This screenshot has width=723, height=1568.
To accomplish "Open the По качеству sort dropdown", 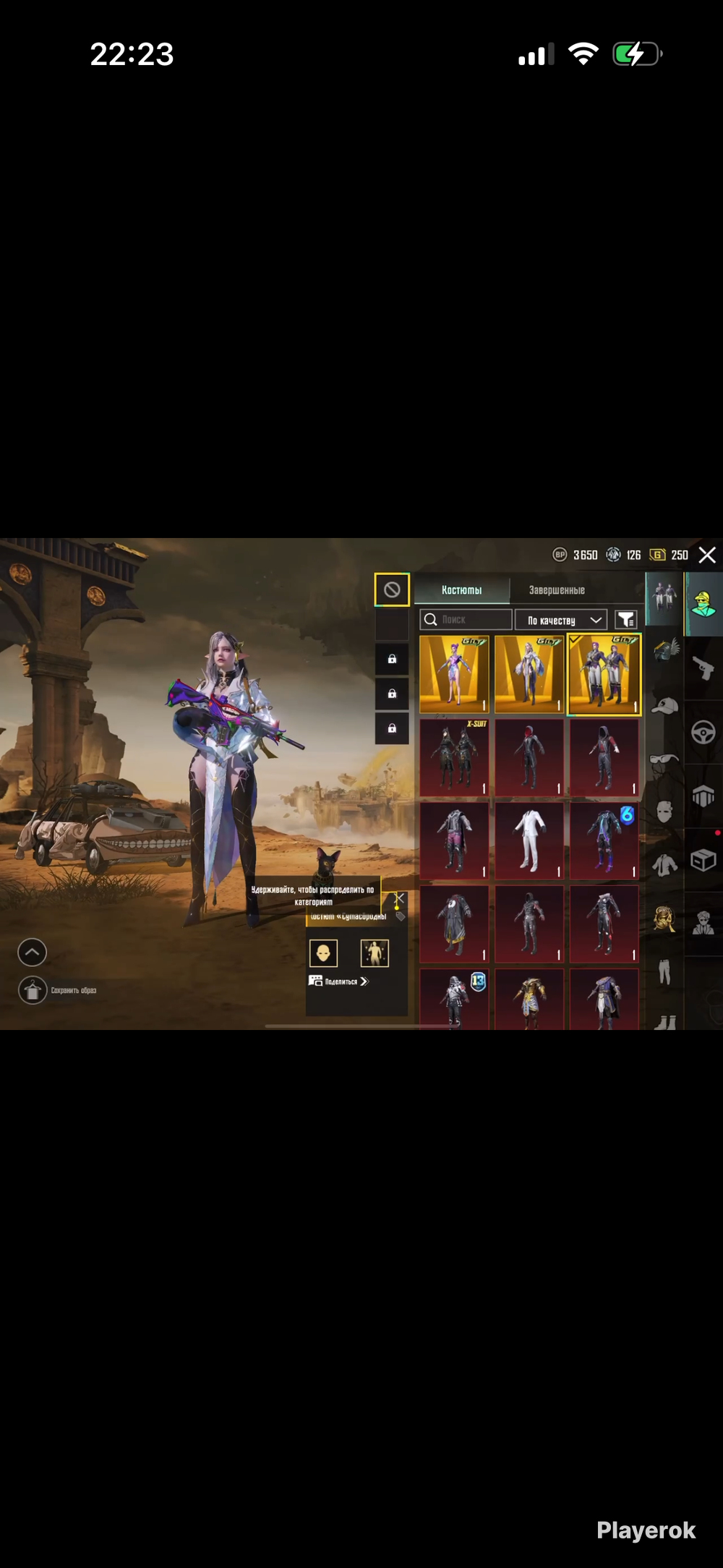I will point(561,620).
